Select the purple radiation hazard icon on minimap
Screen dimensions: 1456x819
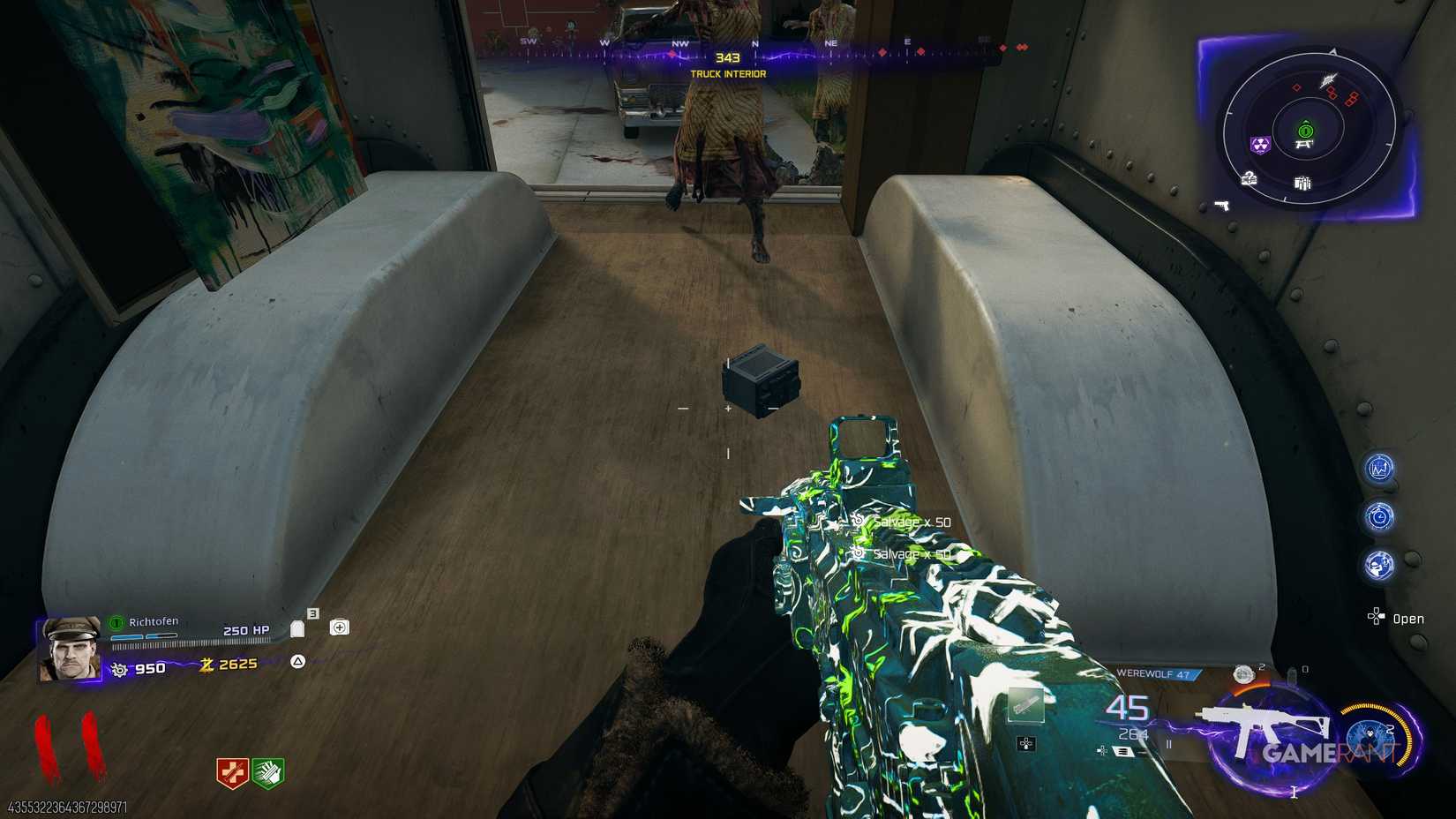1260,145
